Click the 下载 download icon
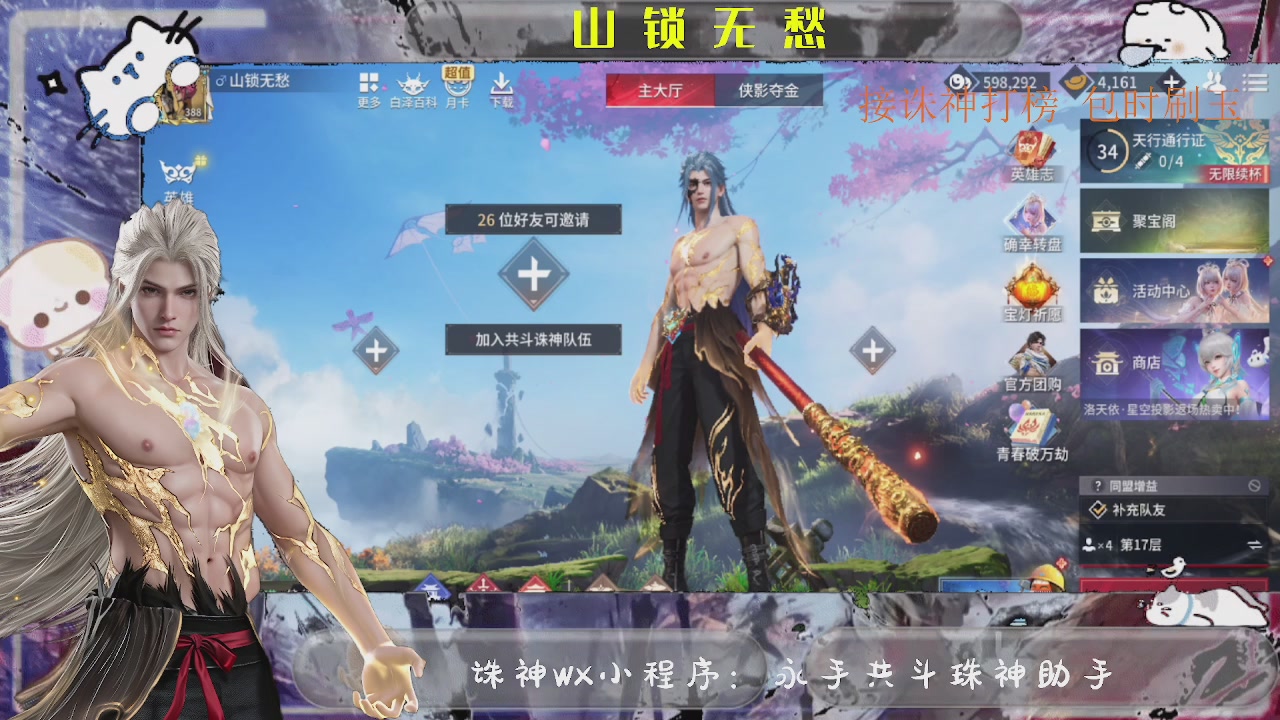Screen dimensions: 1280x720 [500, 88]
